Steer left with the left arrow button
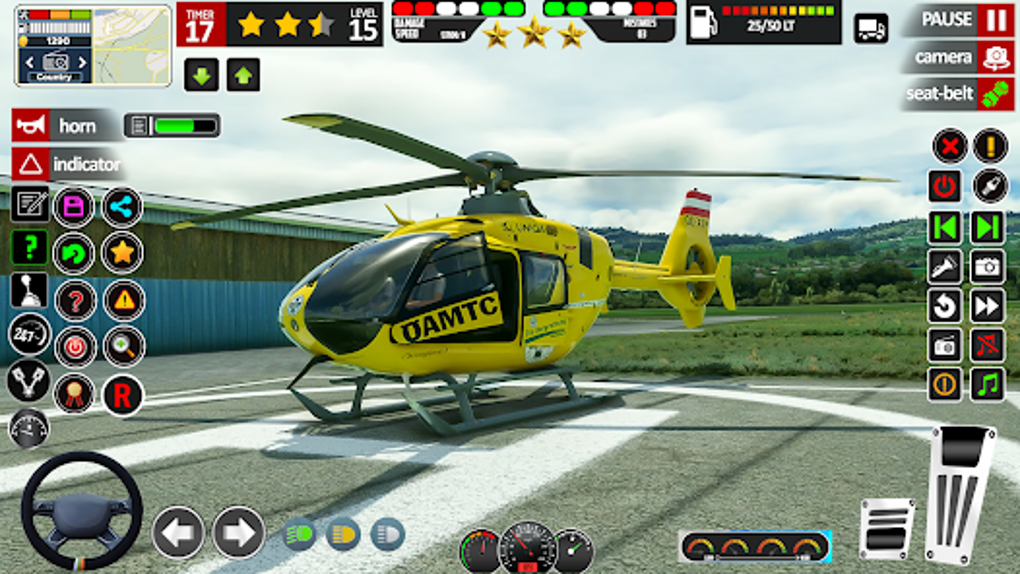The height and width of the screenshot is (574, 1020). point(178,532)
